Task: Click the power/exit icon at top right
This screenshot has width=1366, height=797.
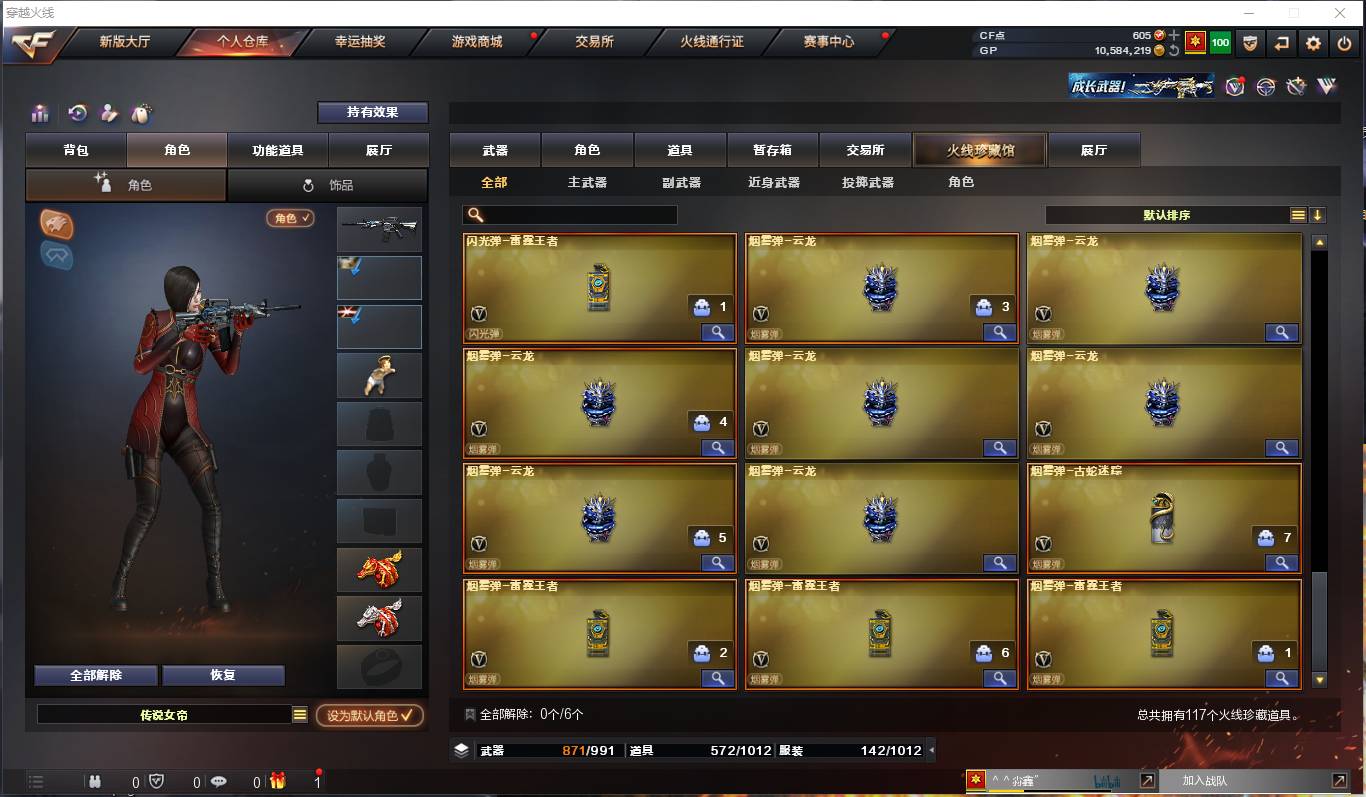Action: [1345, 43]
